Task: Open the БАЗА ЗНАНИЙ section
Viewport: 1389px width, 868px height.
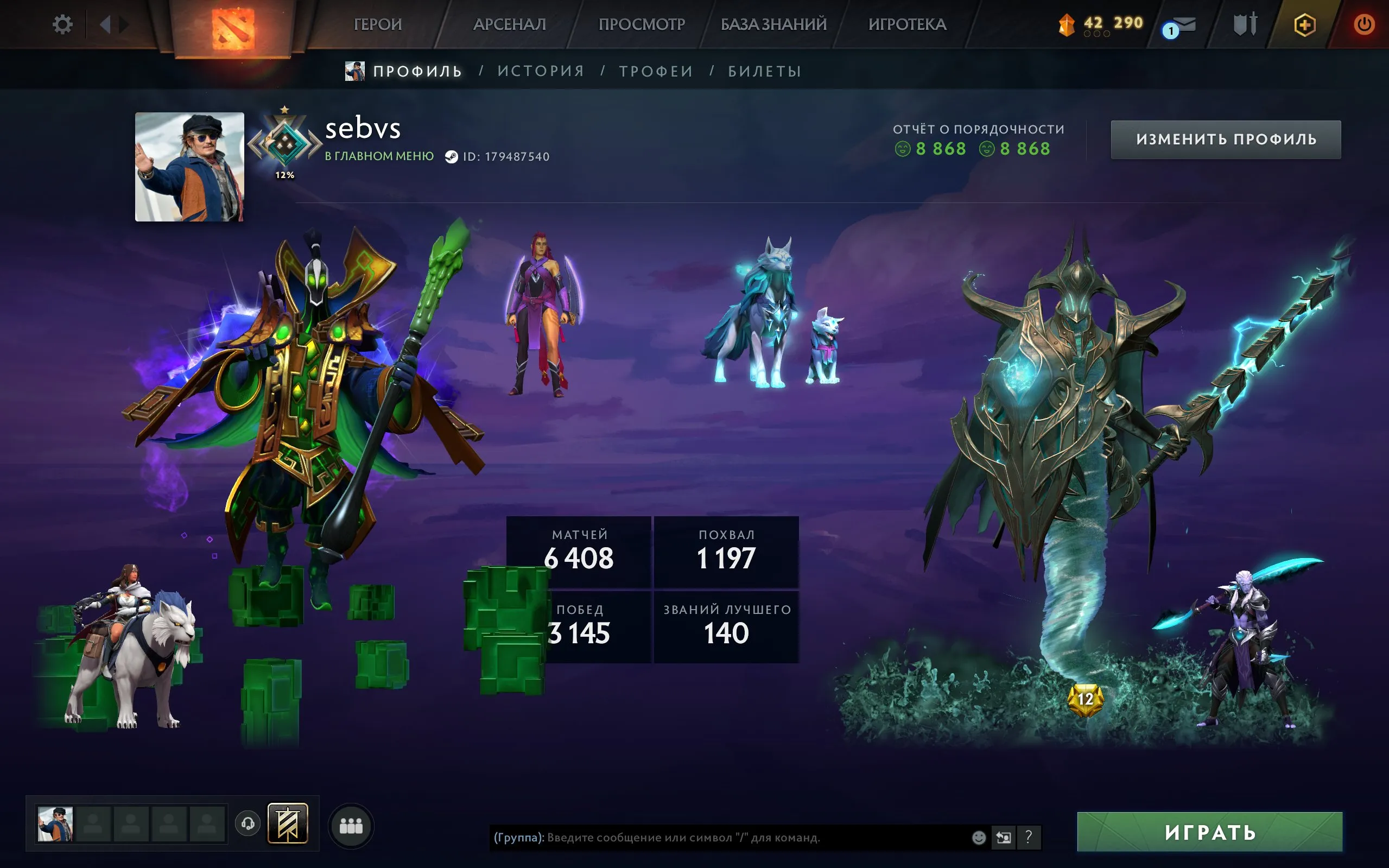Action: click(x=773, y=24)
